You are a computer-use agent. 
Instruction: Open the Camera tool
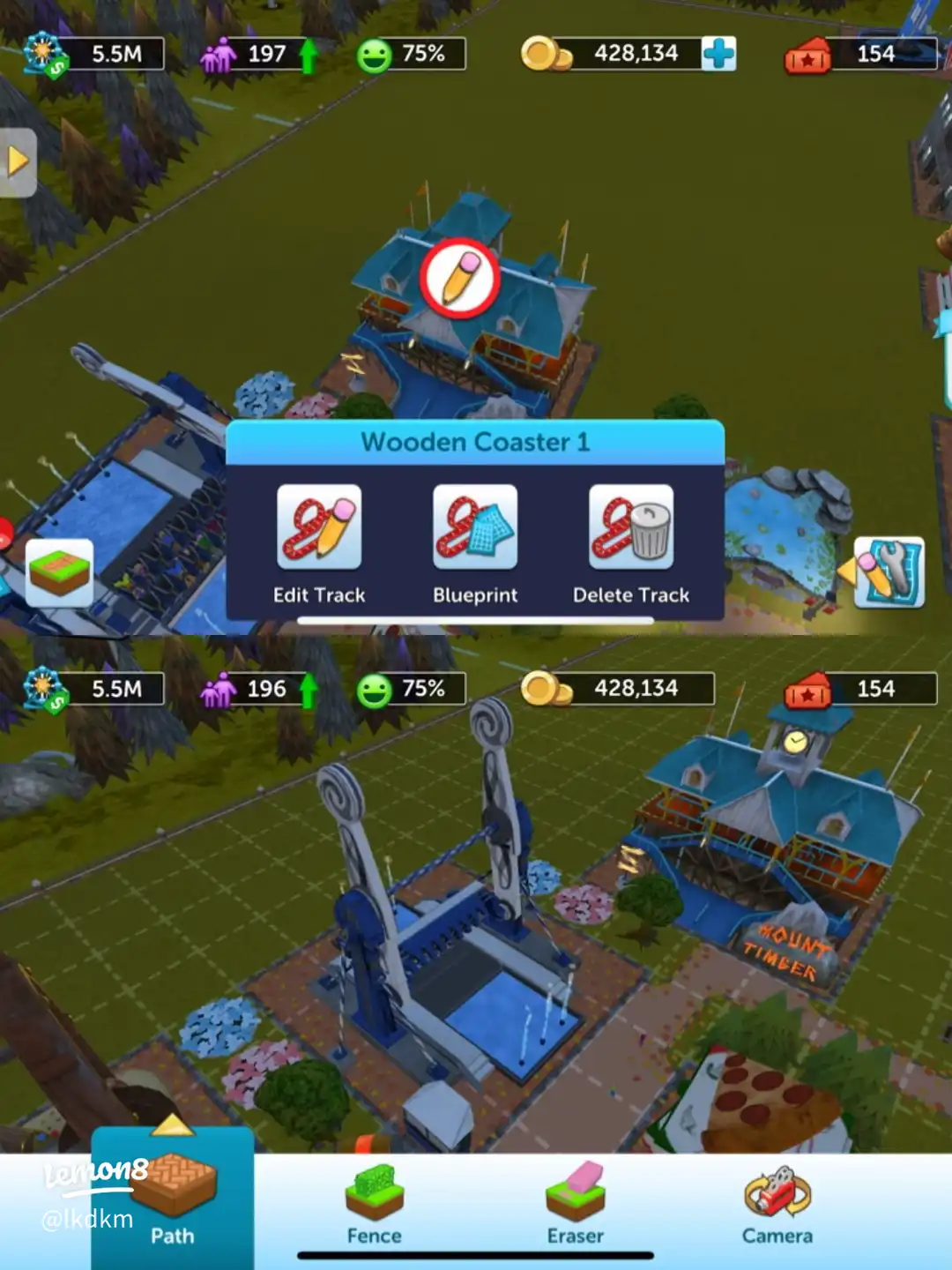777,1203
